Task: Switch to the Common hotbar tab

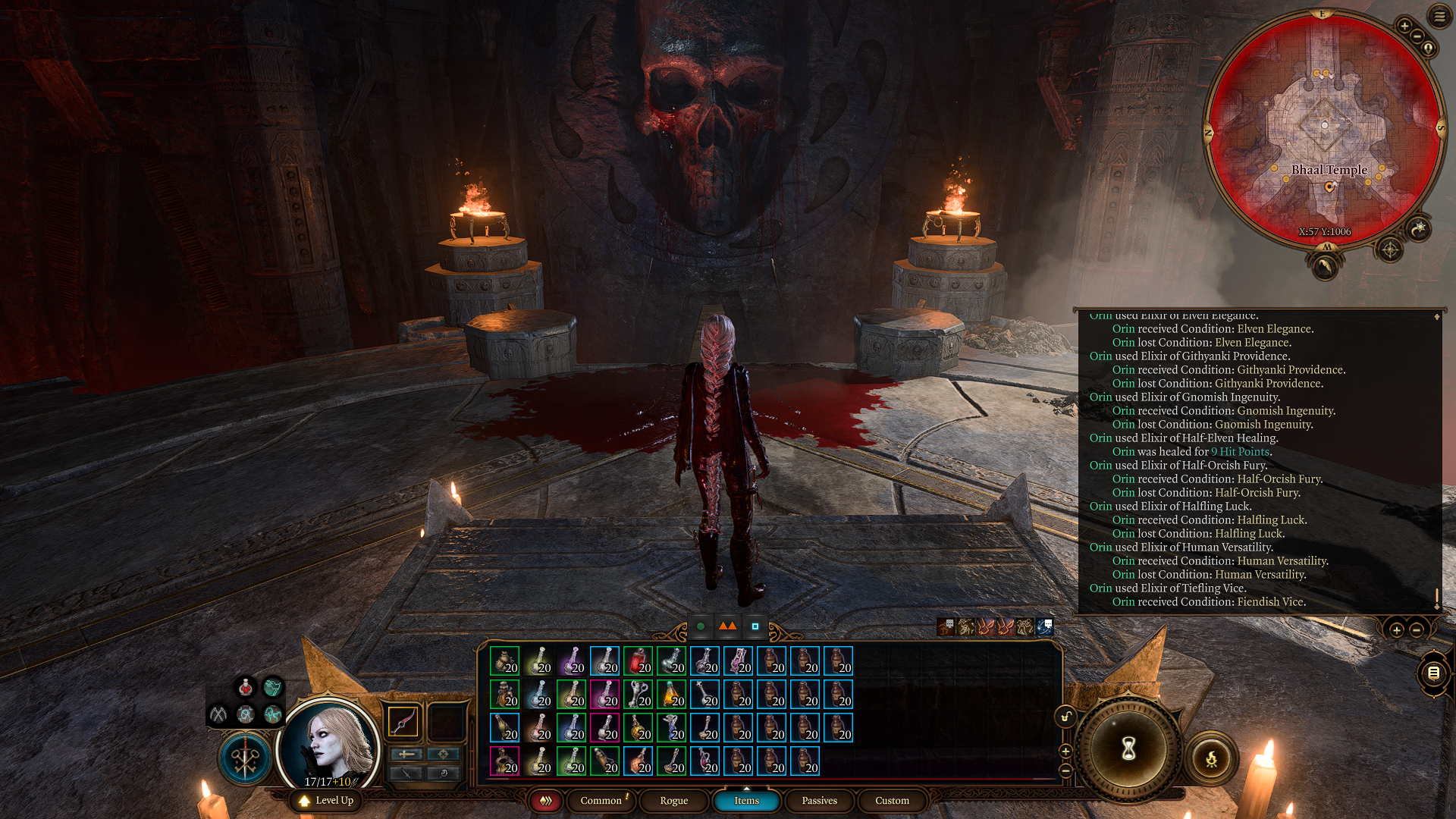Action: 601,800
